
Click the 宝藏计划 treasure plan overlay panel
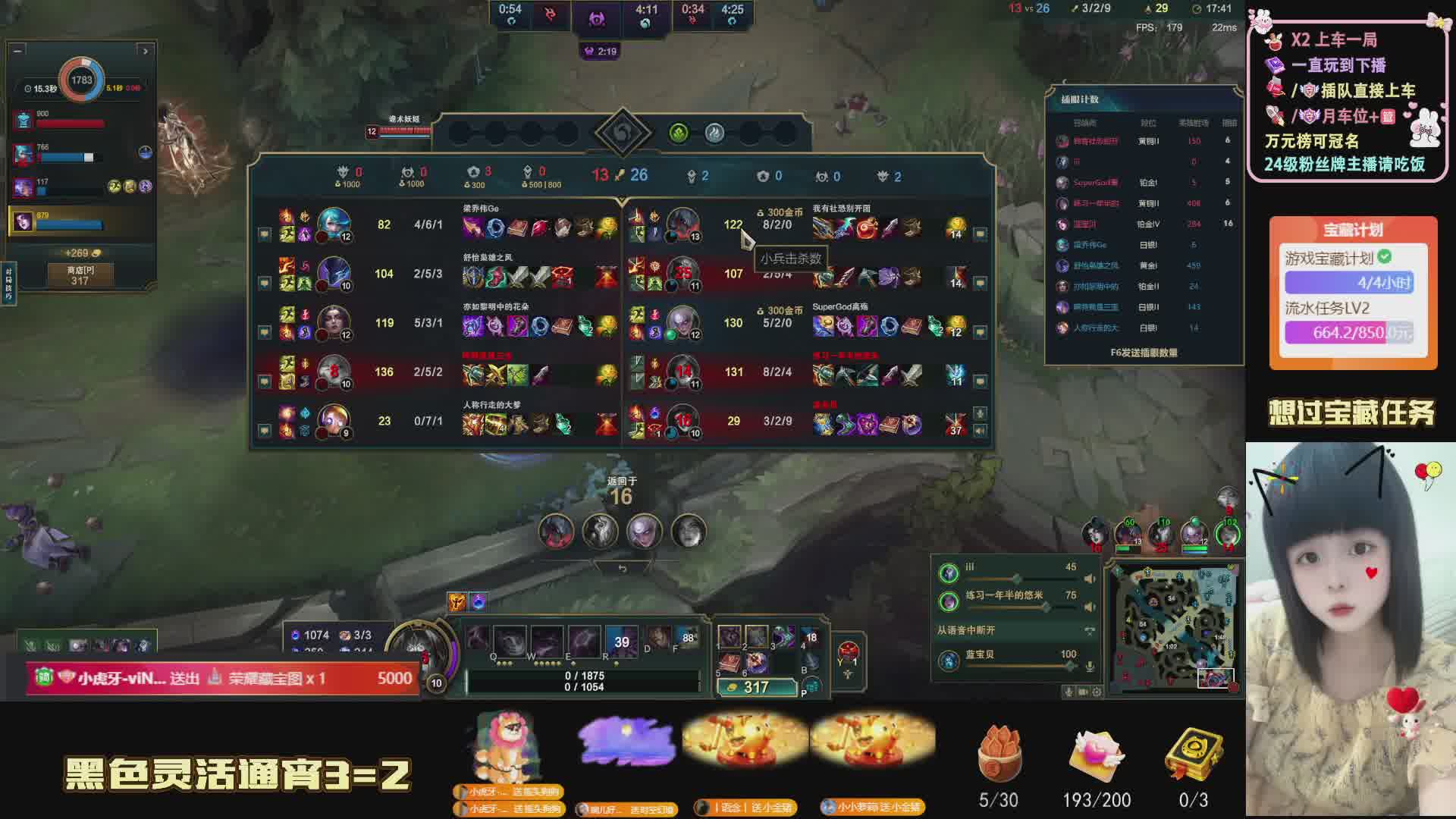[1353, 293]
